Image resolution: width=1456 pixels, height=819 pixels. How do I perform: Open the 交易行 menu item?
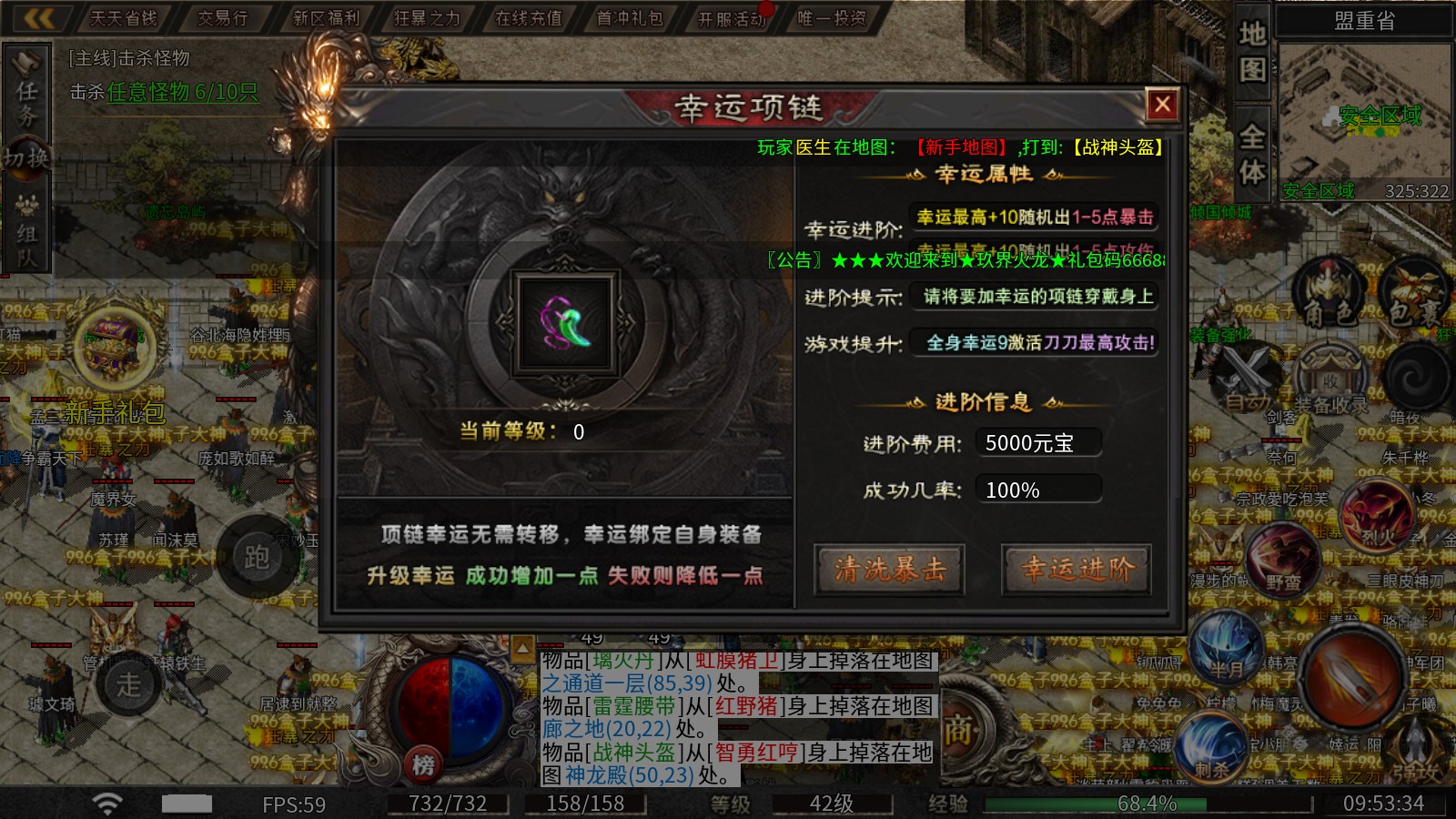(x=221, y=16)
